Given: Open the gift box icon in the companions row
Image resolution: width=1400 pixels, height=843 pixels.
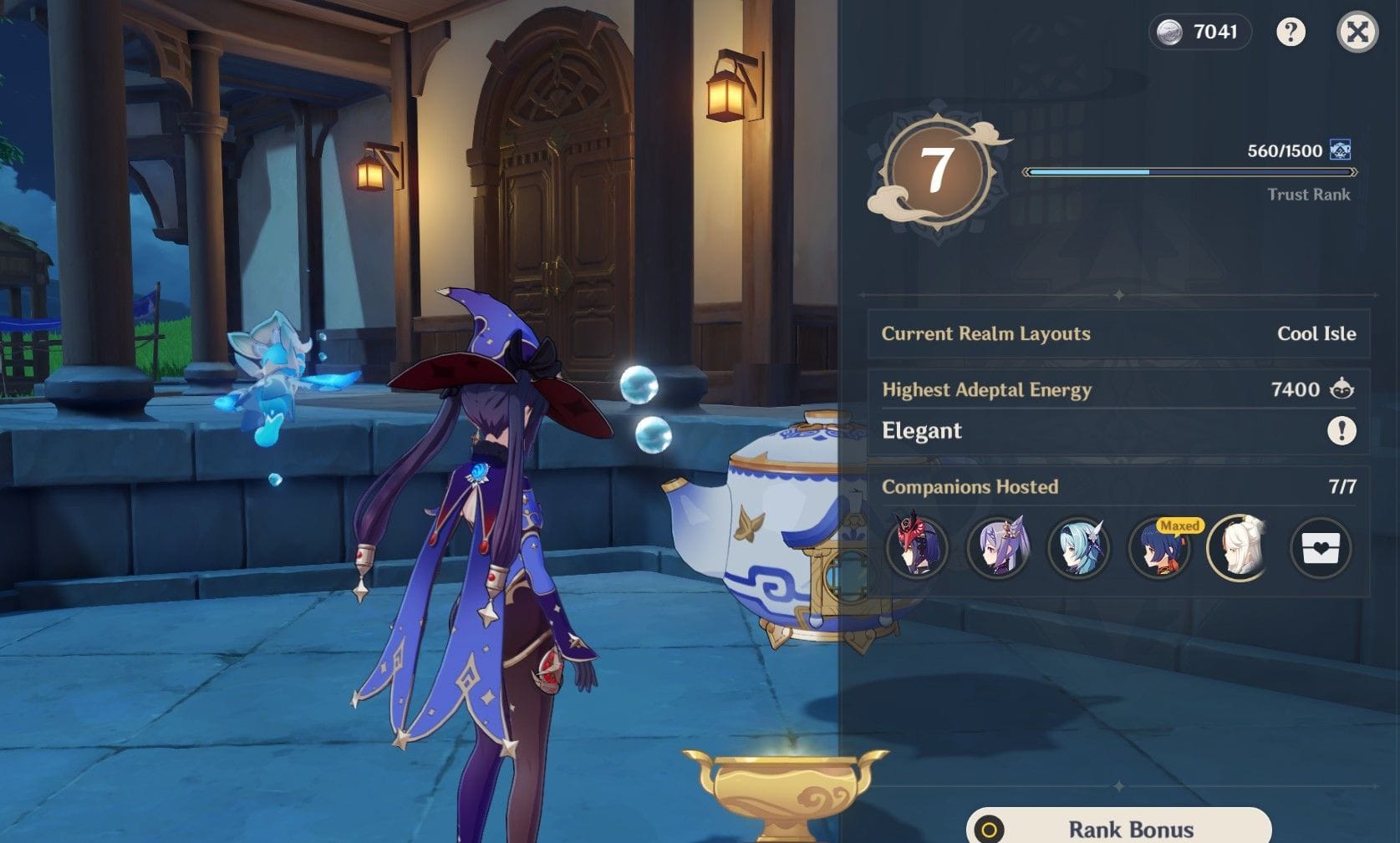Looking at the screenshot, I should coord(1321,549).
